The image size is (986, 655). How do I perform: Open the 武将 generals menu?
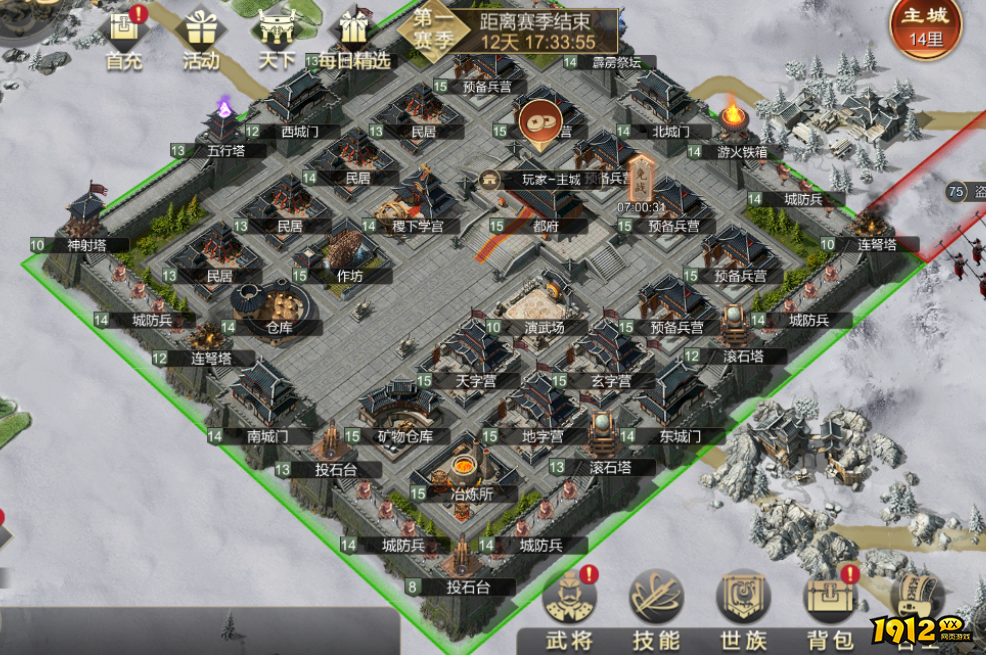tap(569, 611)
